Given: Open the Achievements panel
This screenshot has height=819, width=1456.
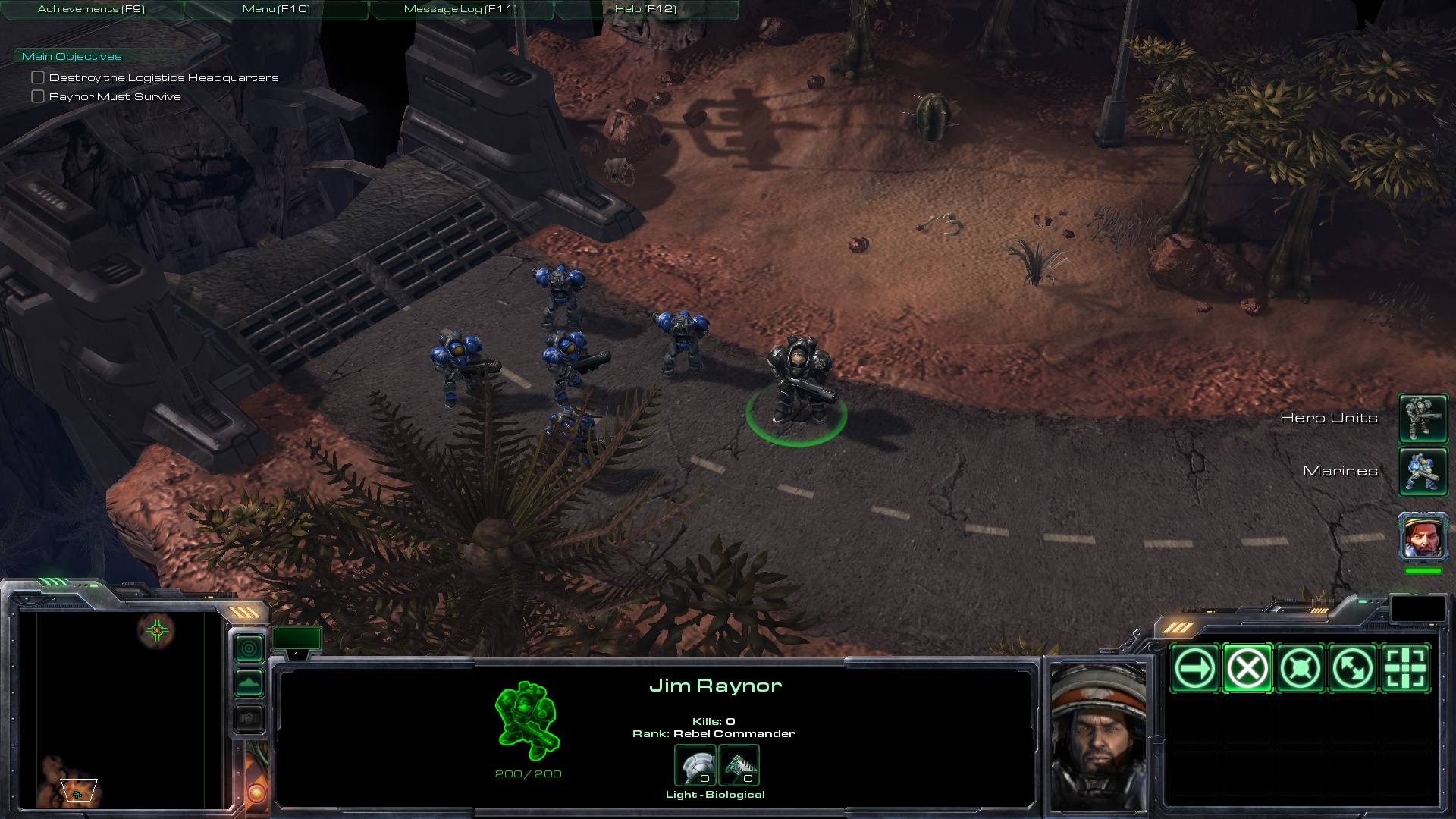Looking at the screenshot, I should point(91,9).
